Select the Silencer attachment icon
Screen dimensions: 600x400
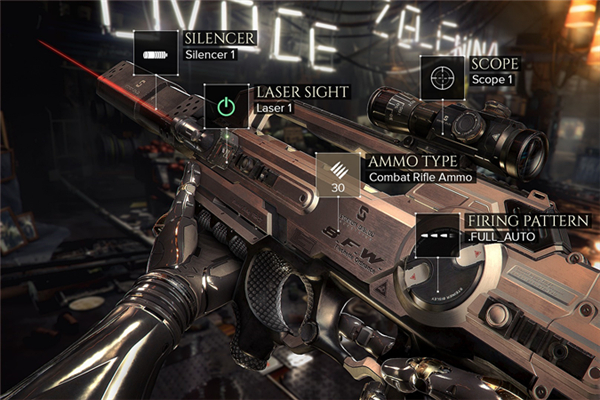pyautogui.click(x=155, y=51)
